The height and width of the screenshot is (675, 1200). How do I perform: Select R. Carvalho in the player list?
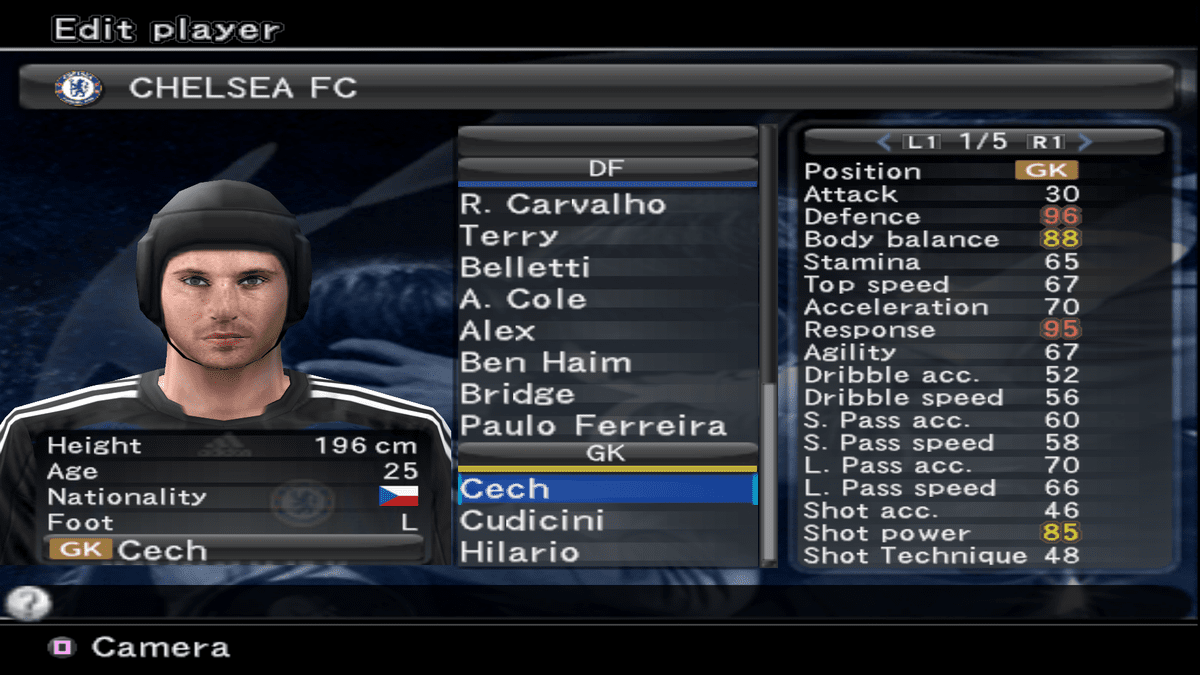coord(563,204)
